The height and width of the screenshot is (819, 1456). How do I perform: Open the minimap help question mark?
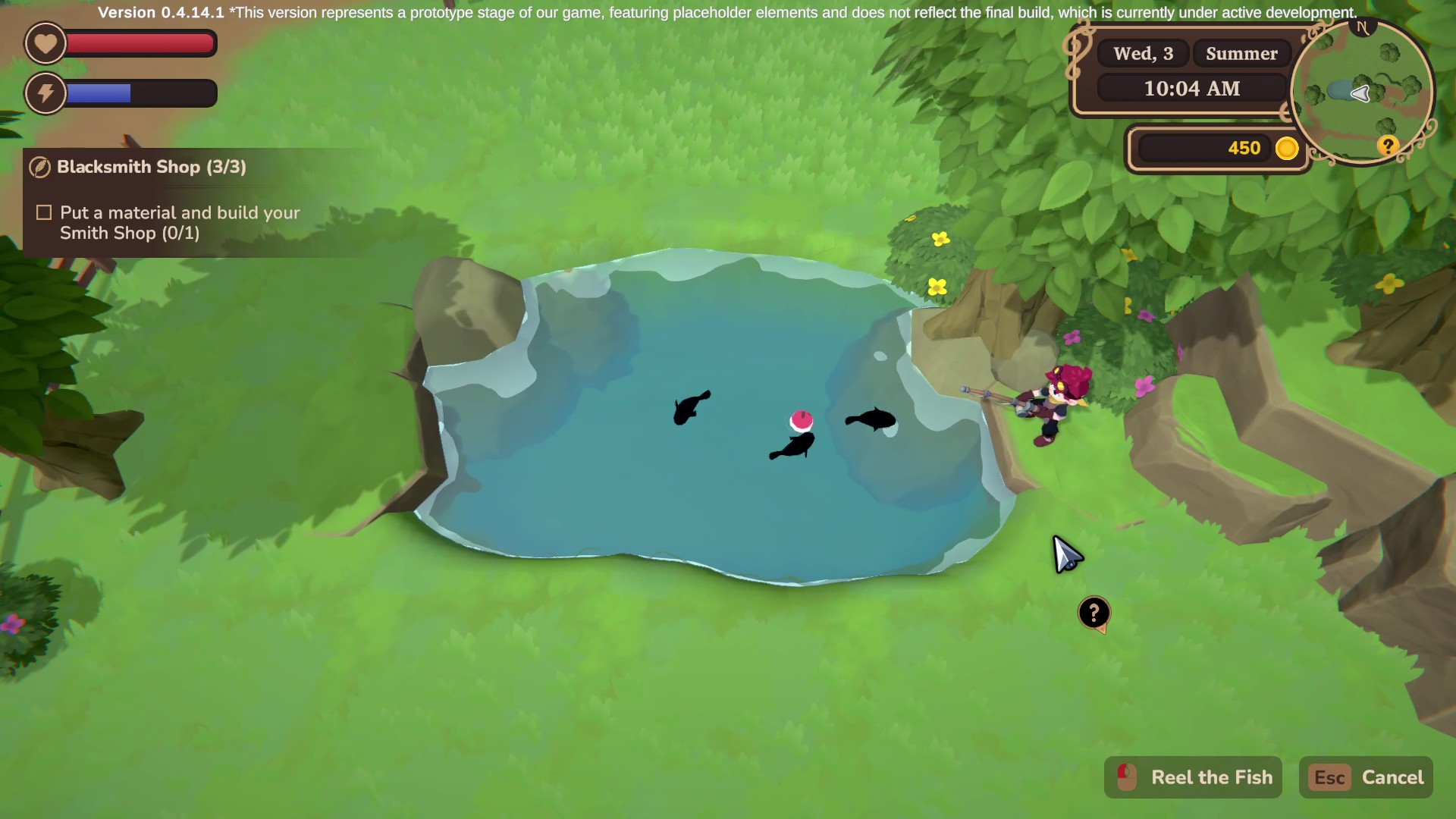tap(1388, 146)
